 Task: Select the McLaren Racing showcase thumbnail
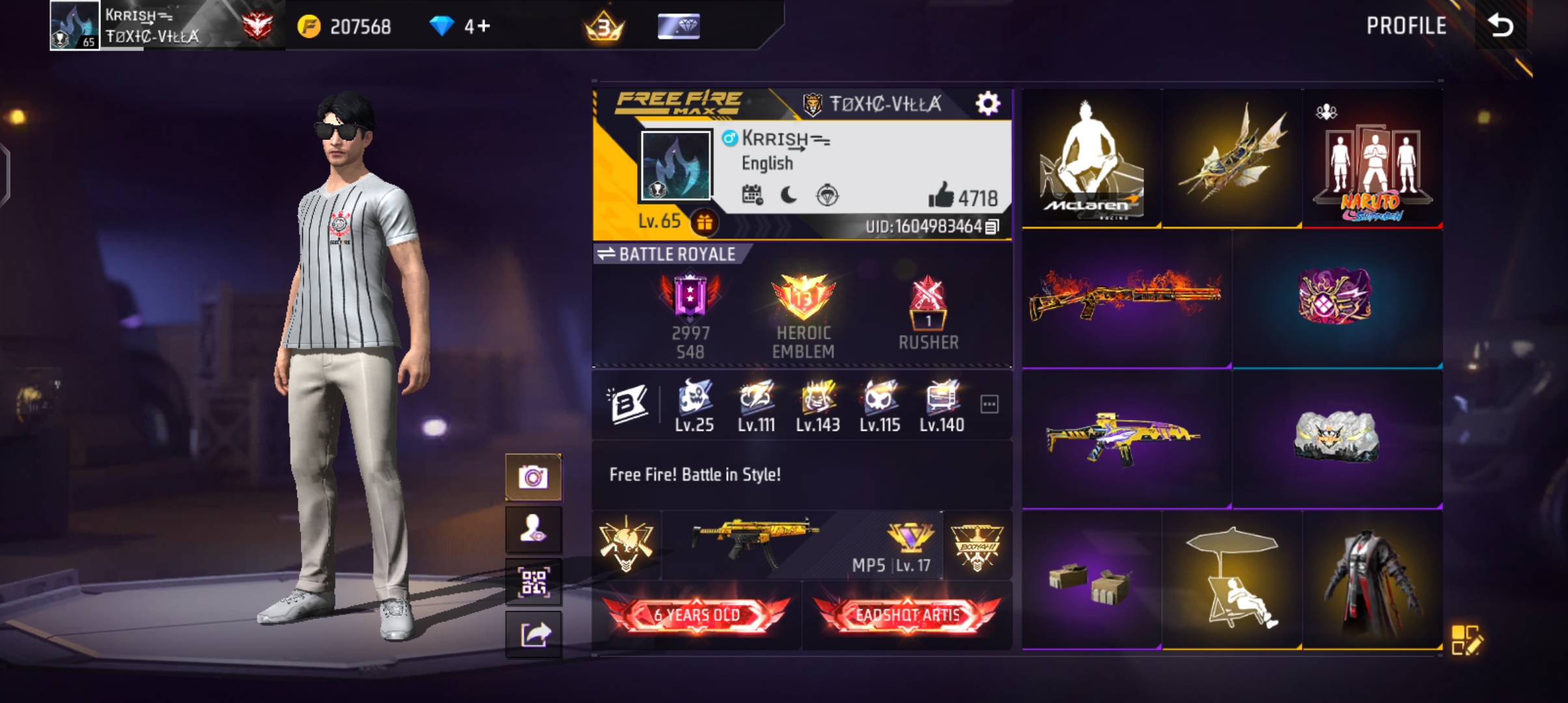click(x=1091, y=158)
